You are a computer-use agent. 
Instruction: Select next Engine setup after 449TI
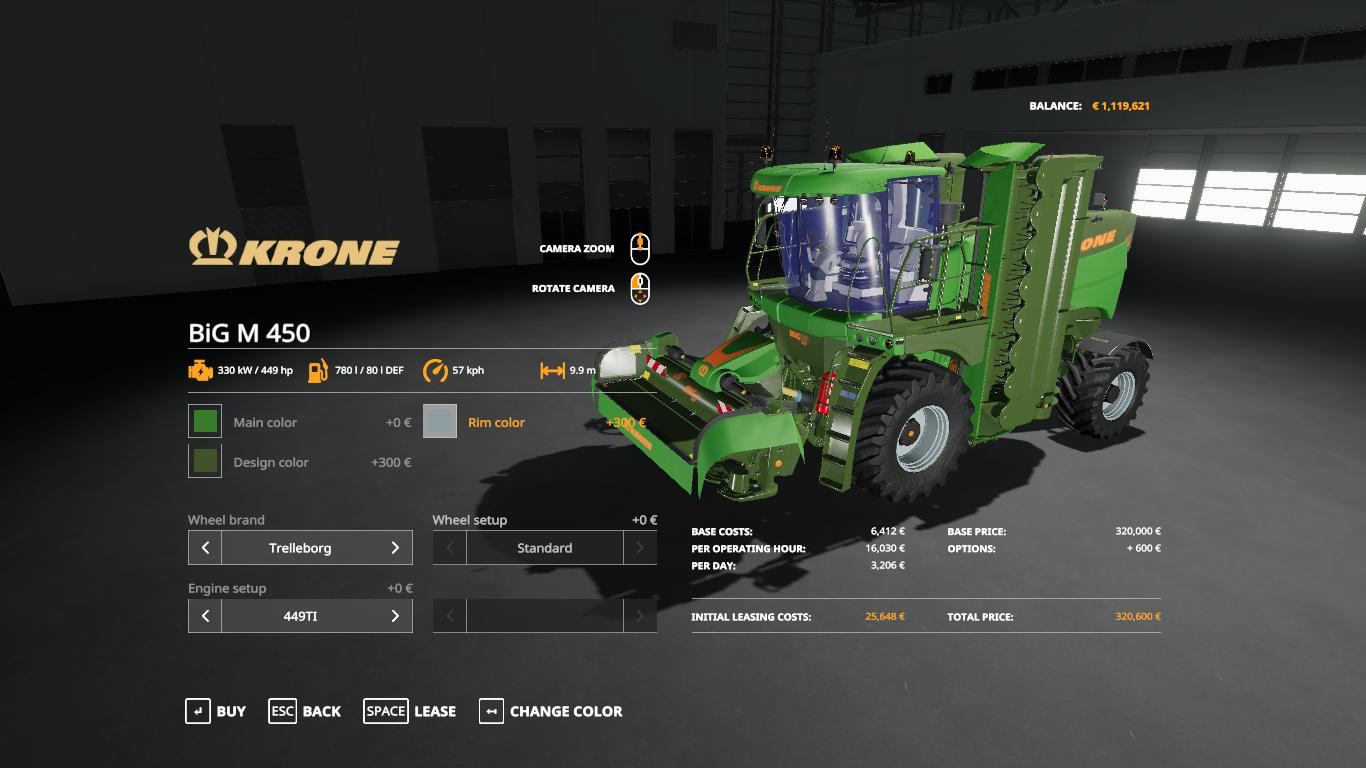pos(395,616)
